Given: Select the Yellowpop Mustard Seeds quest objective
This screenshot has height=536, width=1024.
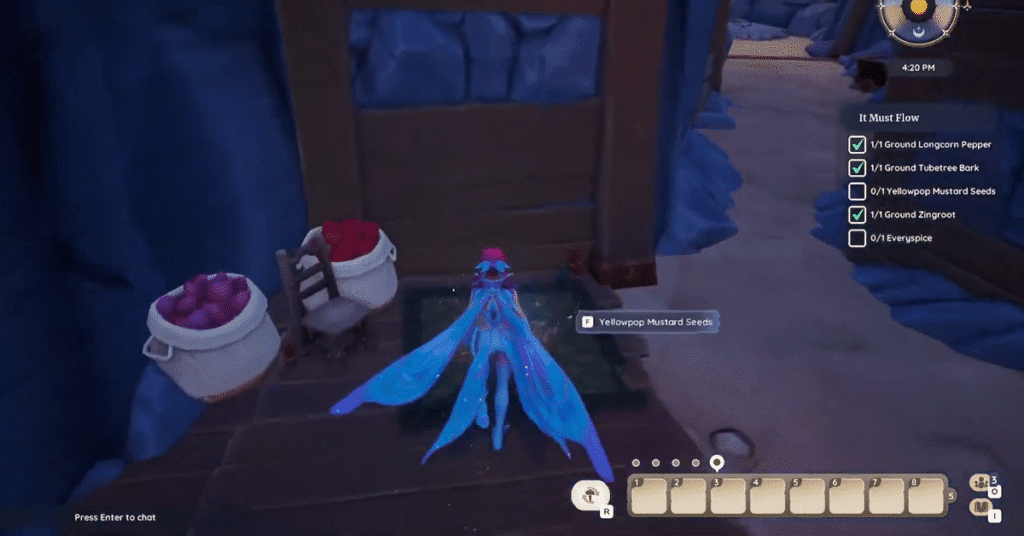Looking at the screenshot, I should coord(932,191).
